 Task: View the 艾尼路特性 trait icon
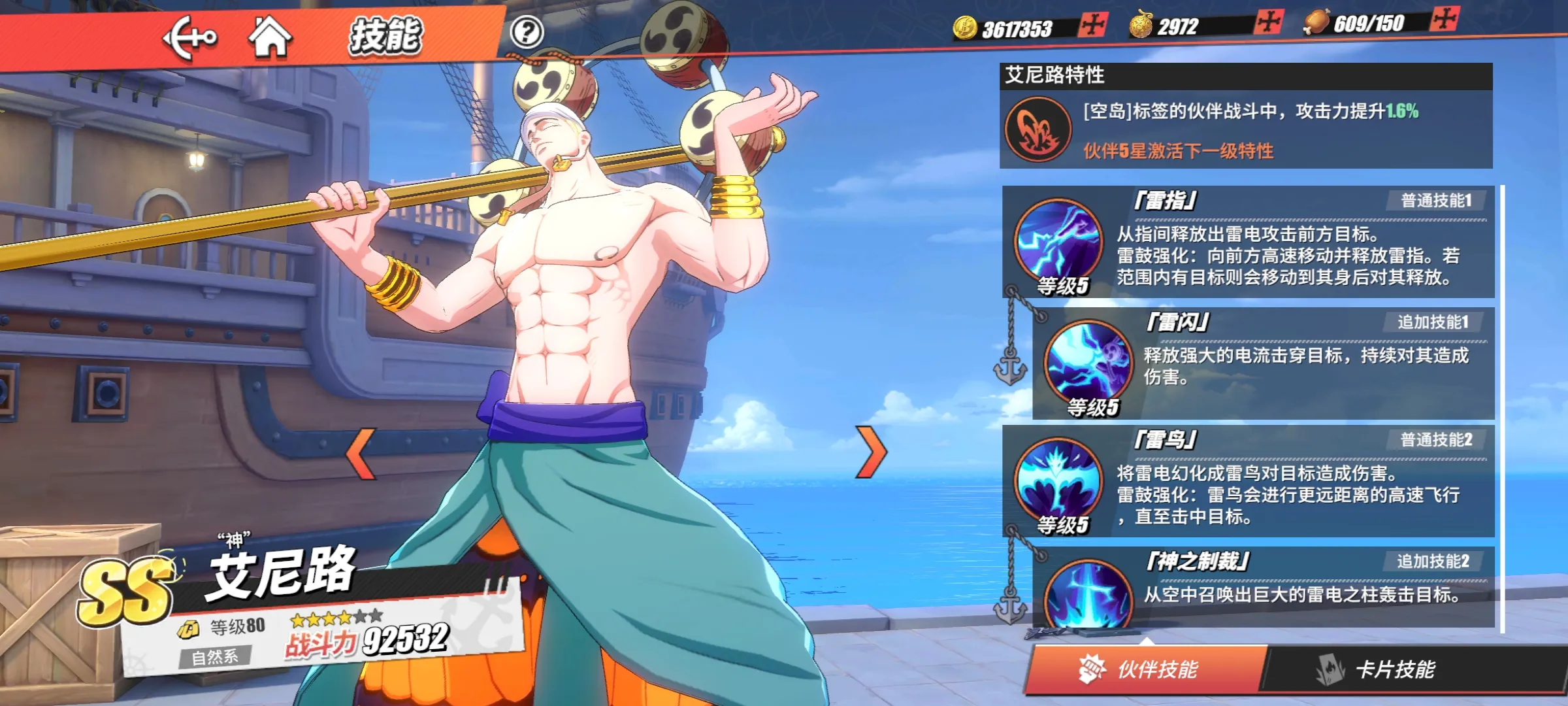coord(1037,129)
